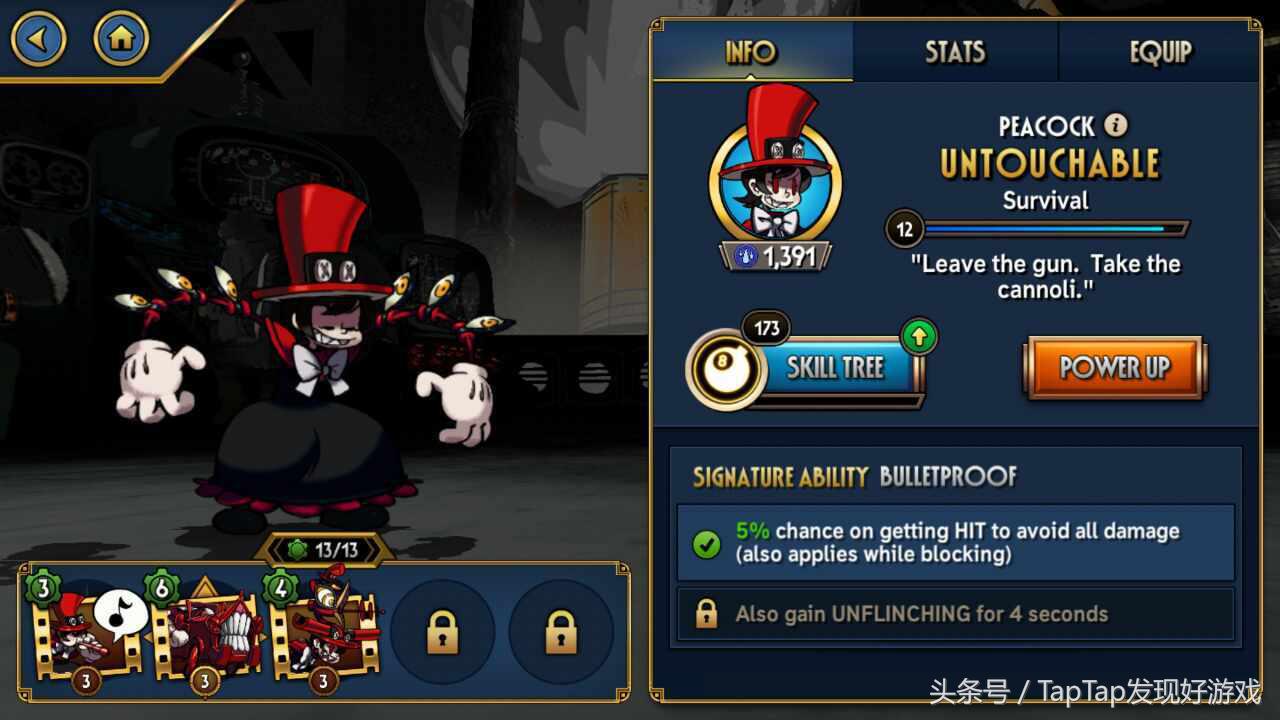1280x720 pixels.
Task: Switch to the STATS tab
Action: tap(955, 52)
